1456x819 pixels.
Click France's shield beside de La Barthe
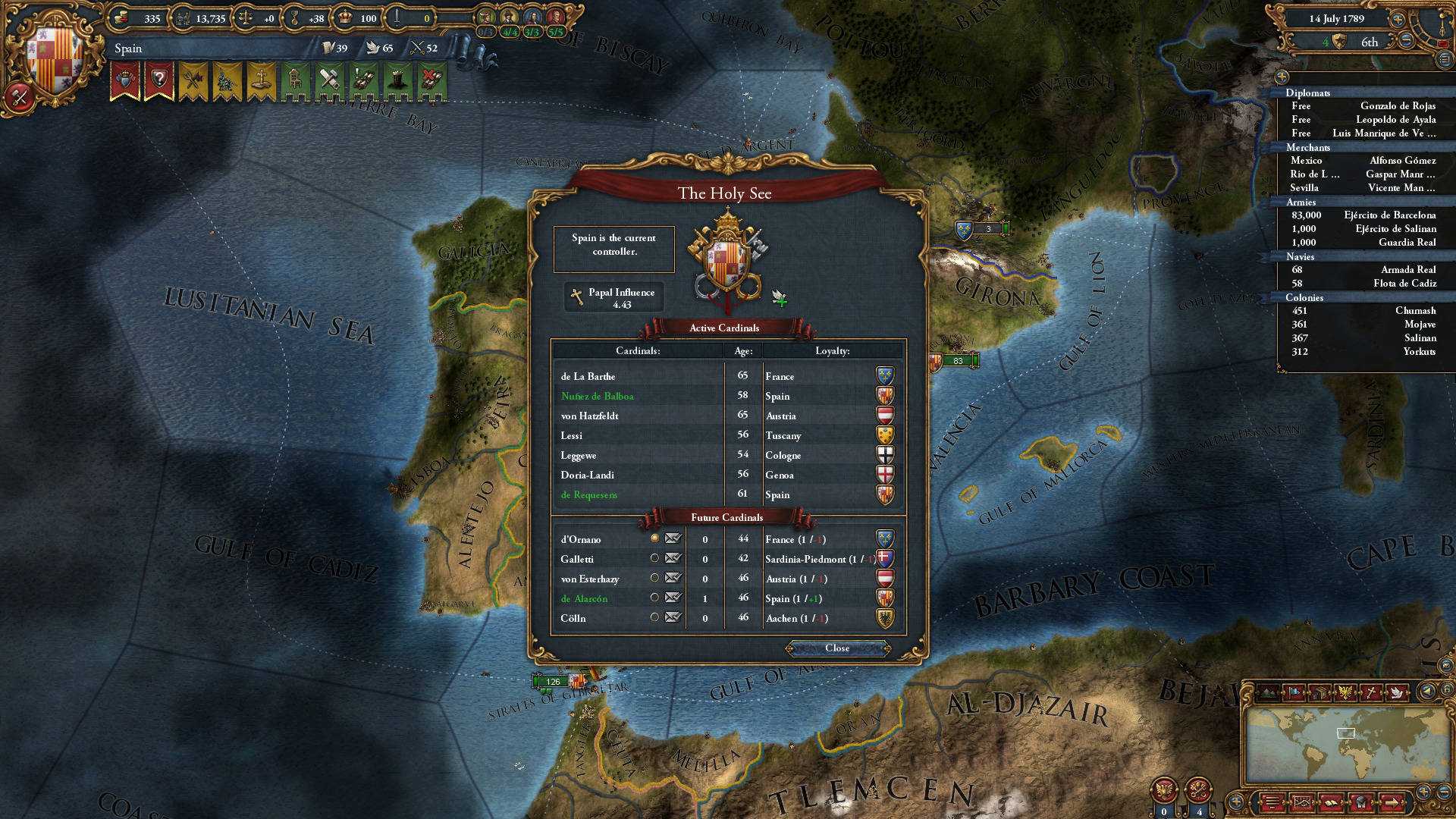883,376
